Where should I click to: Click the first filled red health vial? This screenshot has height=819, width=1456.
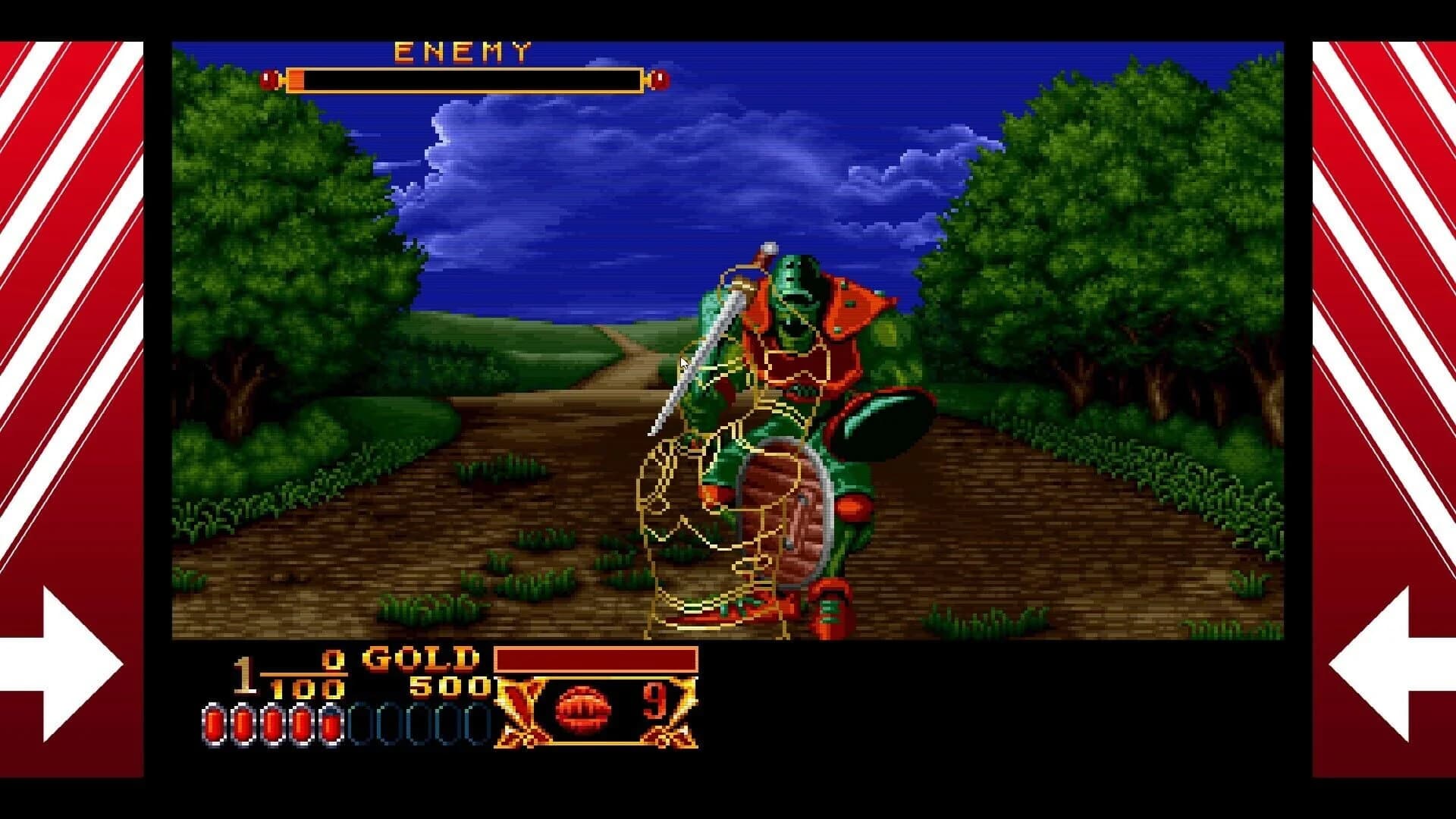pyautogui.click(x=213, y=721)
